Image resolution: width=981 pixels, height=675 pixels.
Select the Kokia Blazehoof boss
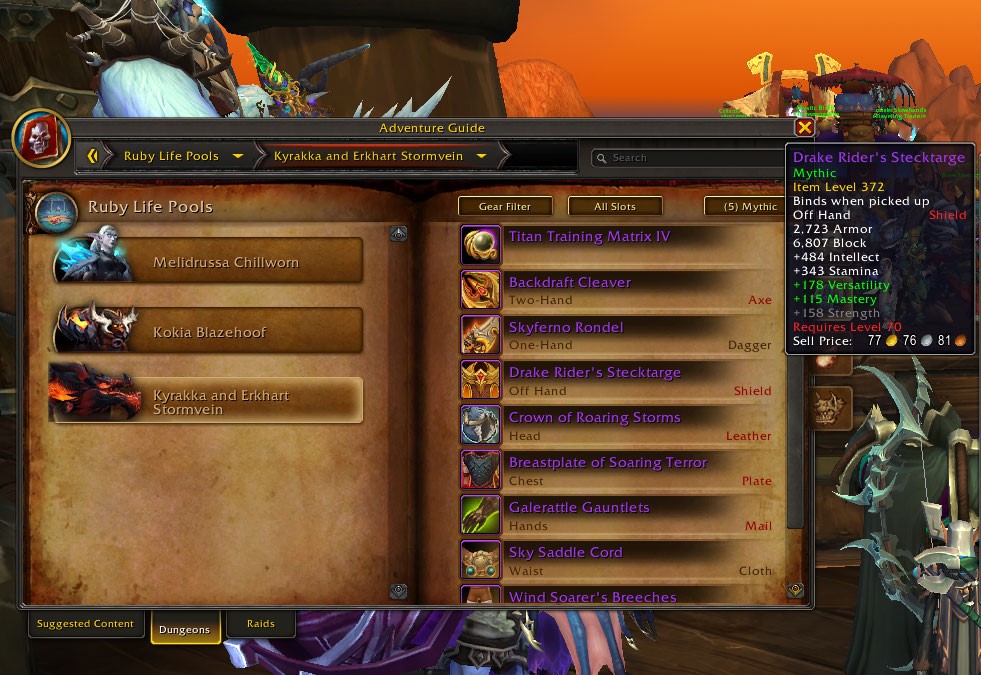click(208, 332)
